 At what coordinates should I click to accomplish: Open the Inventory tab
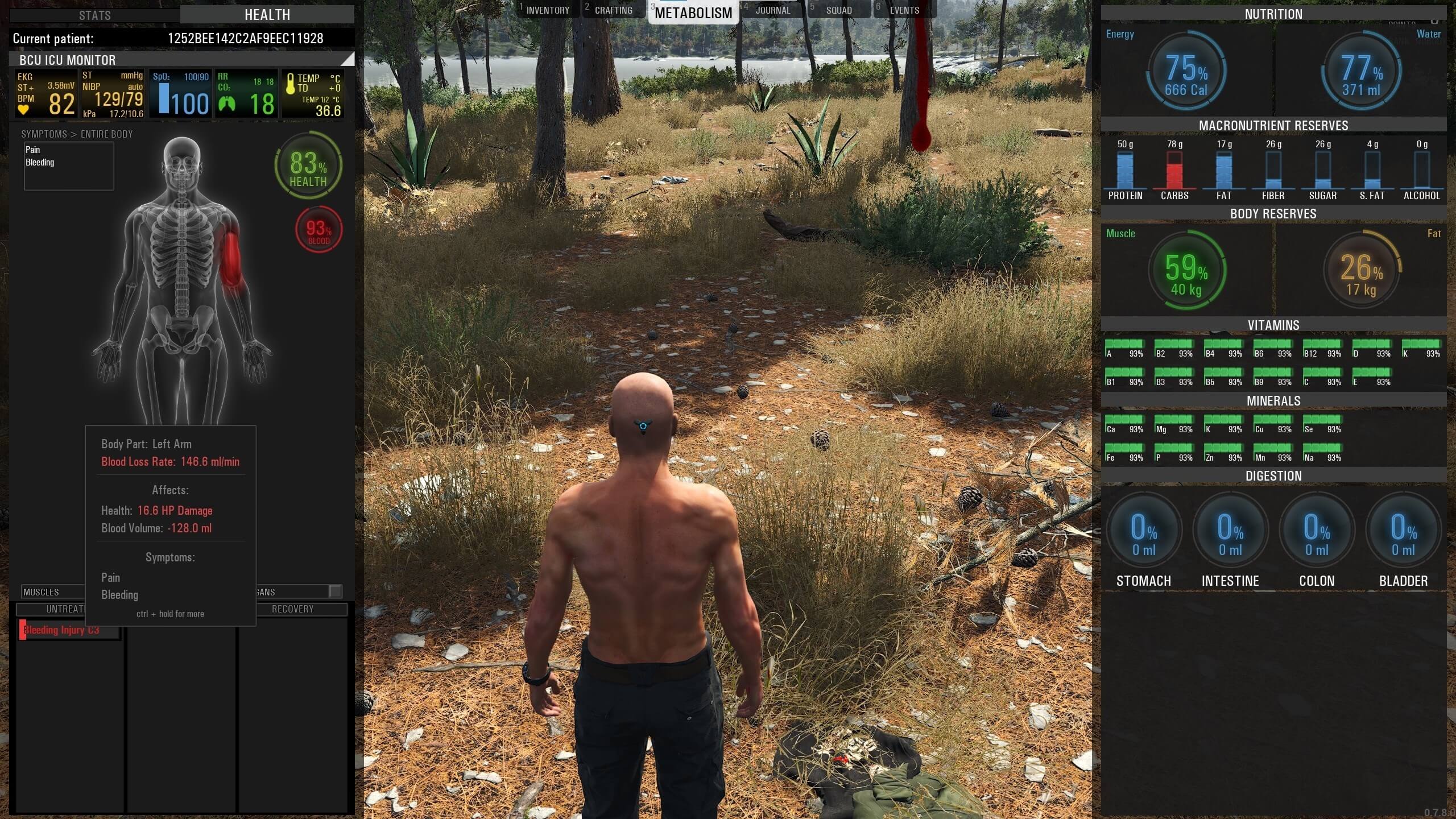tap(547, 10)
